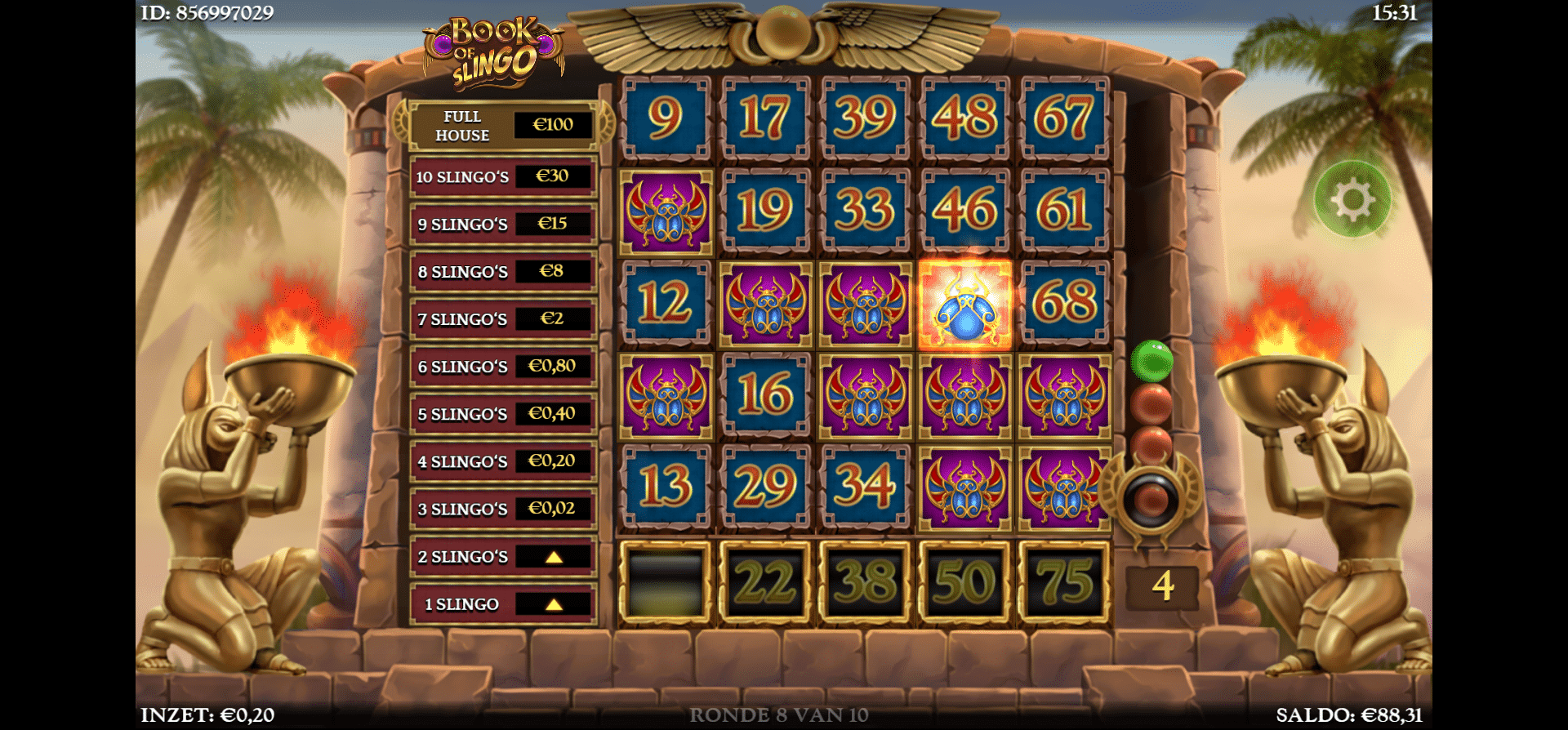Image resolution: width=1568 pixels, height=730 pixels.
Task: Open the green gear settings button
Action: point(1352,199)
